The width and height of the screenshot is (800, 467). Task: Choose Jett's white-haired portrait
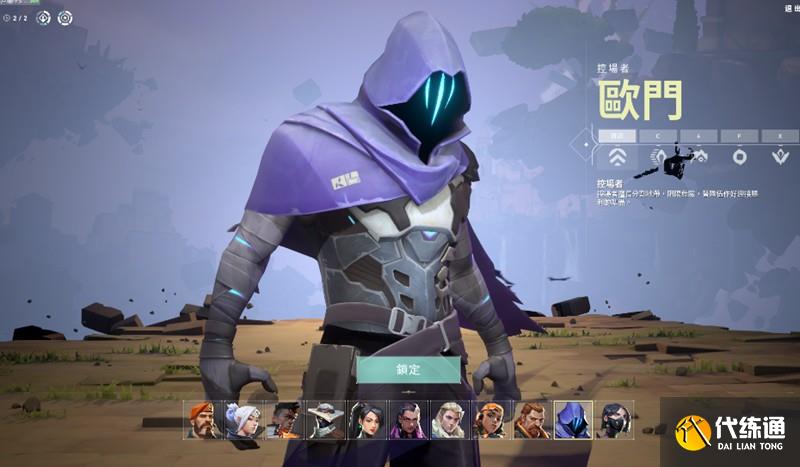[x=243, y=420]
